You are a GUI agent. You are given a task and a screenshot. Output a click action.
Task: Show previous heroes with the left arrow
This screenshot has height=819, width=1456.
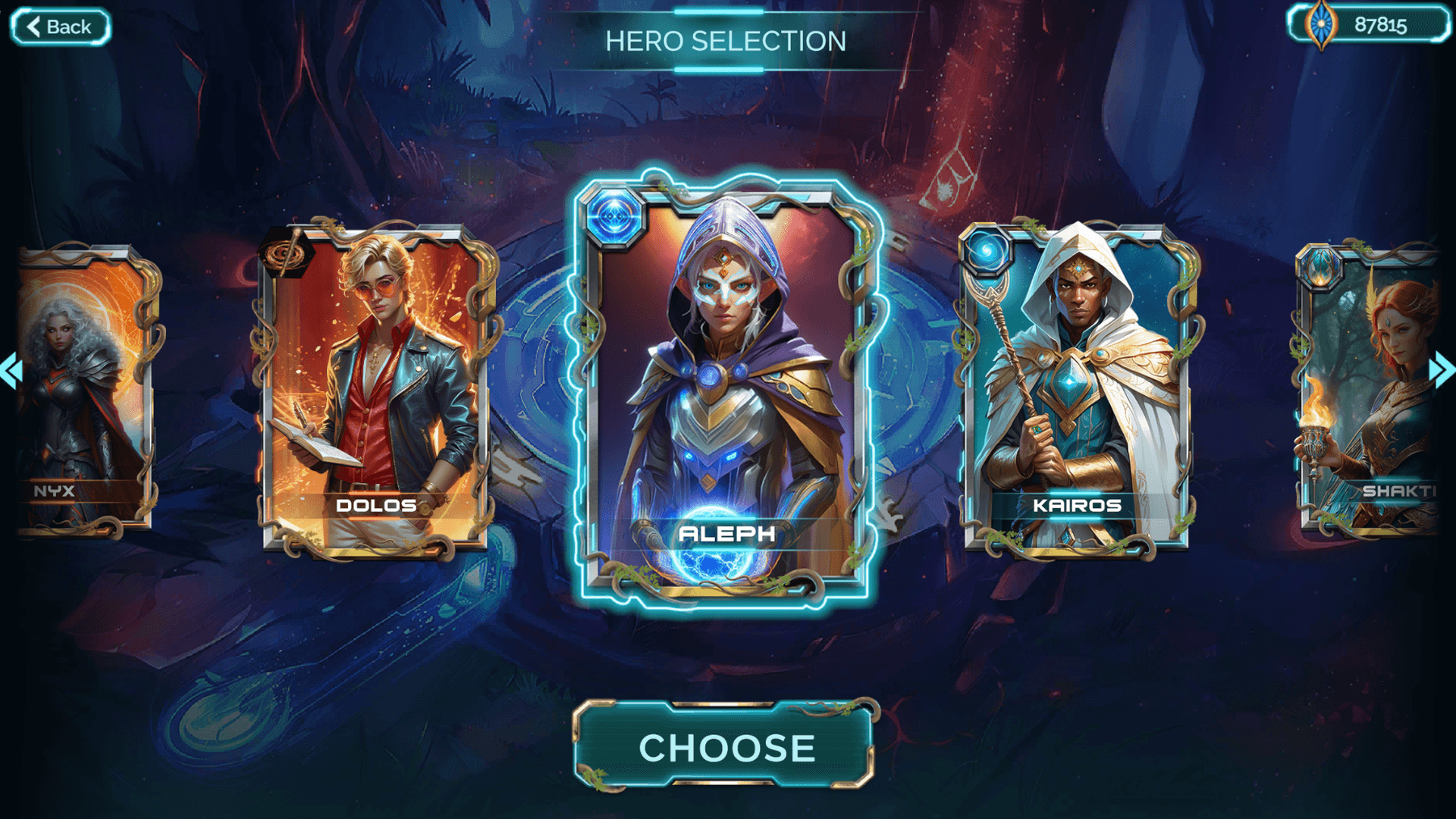tap(11, 371)
